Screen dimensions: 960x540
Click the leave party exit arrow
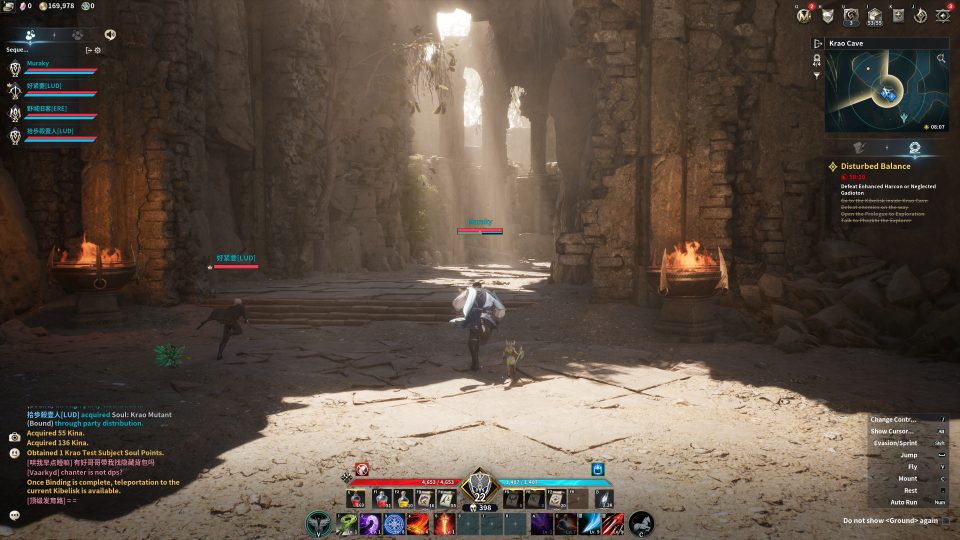click(88, 49)
